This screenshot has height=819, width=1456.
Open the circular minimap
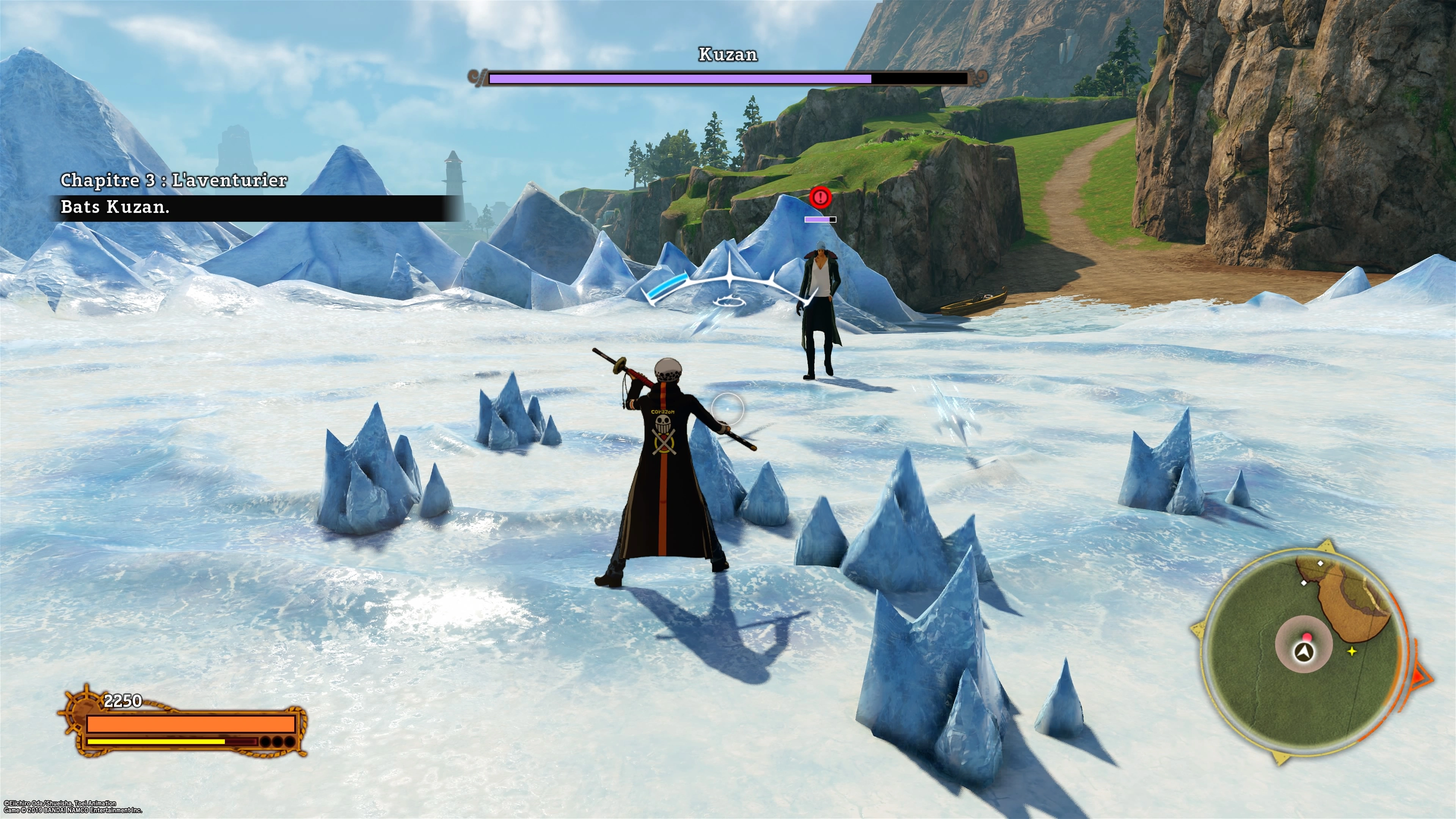(x=1302, y=652)
